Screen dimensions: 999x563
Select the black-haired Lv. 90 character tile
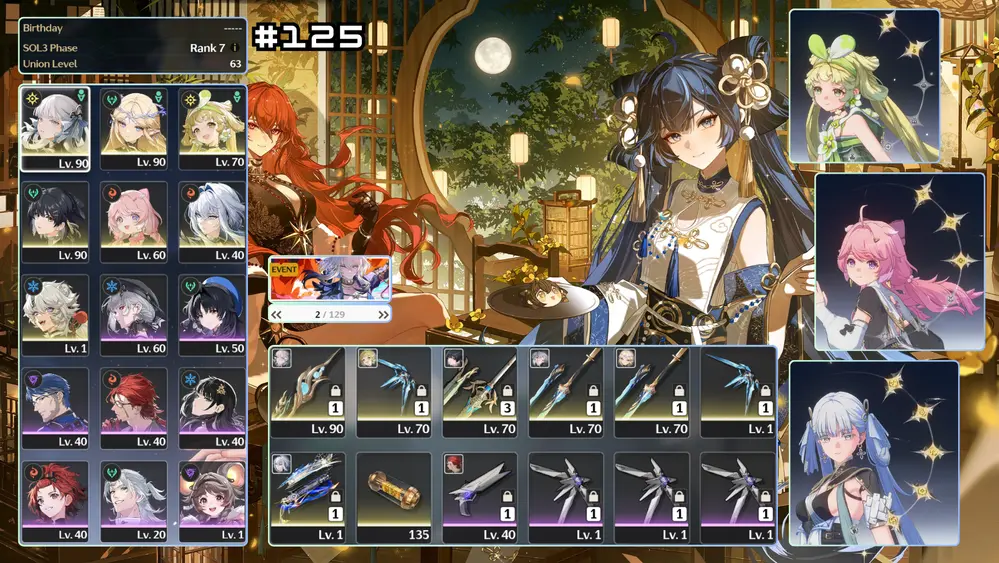coord(55,221)
